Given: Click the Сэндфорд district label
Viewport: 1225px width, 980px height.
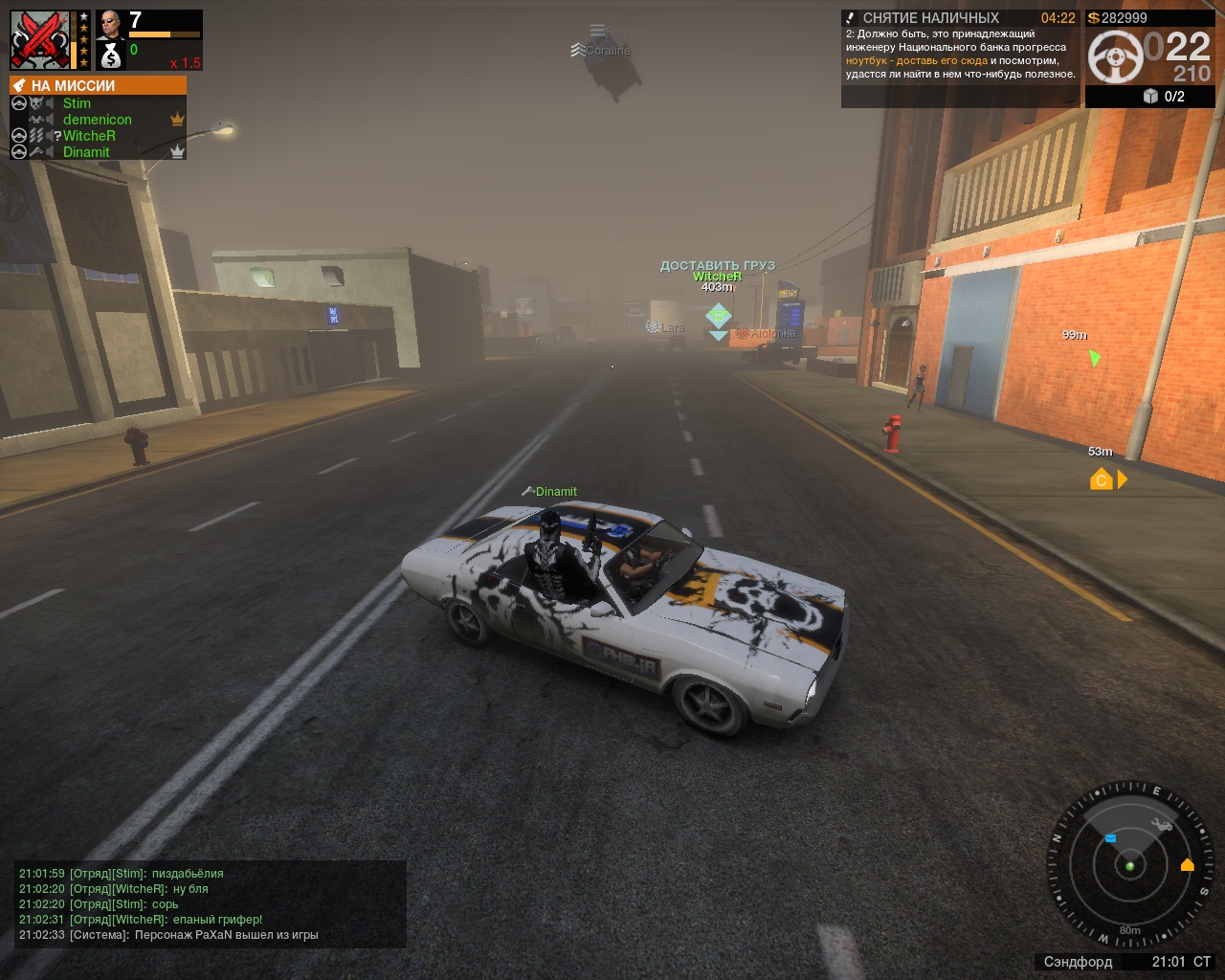Looking at the screenshot, I should (1078, 962).
